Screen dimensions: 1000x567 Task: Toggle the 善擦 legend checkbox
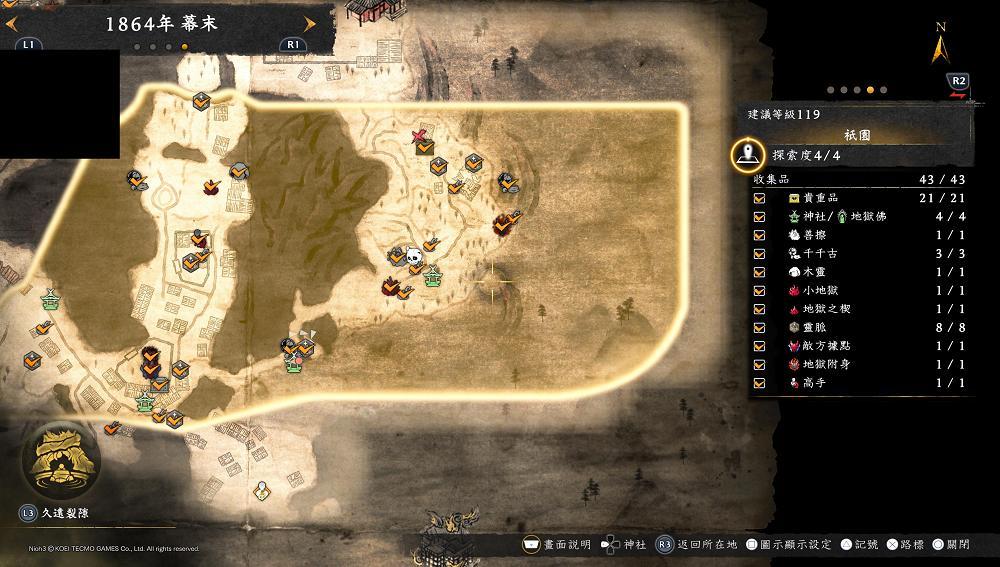[760, 235]
